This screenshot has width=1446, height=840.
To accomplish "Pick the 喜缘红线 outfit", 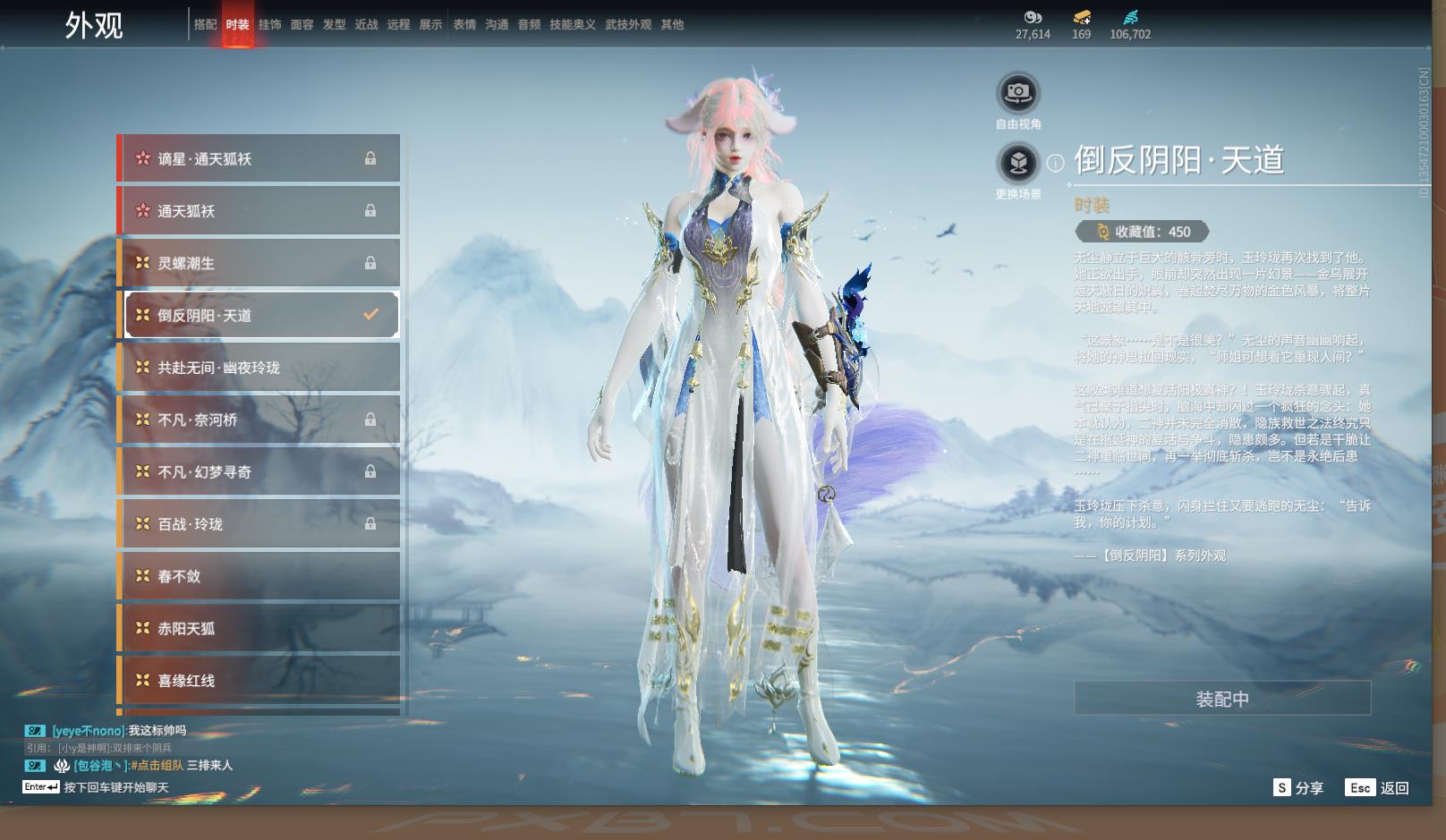I will tap(259, 681).
